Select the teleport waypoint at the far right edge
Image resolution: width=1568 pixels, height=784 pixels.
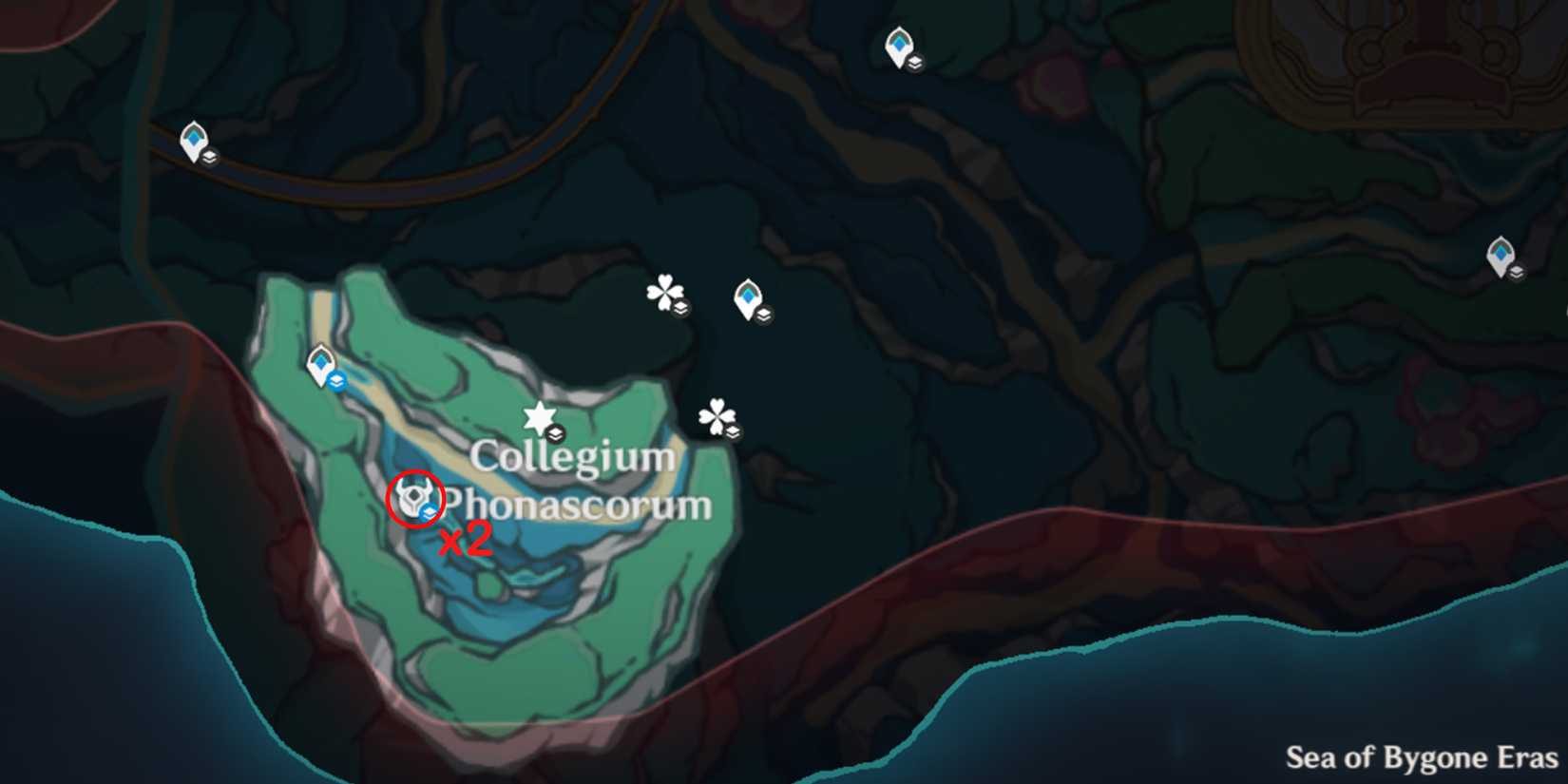[1501, 253]
